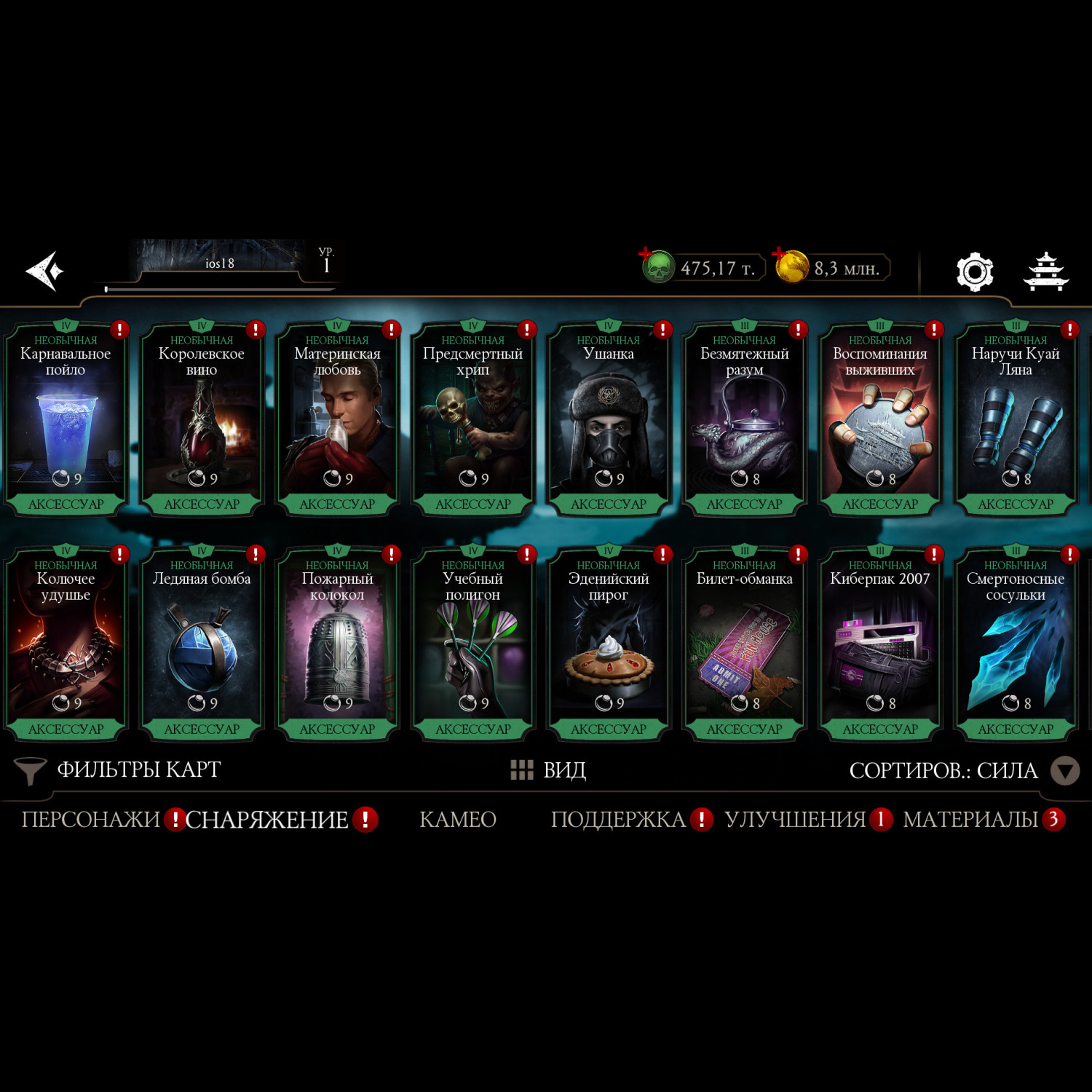
Task: Open the ПОДДЕРЖКА tab
Action: coord(618,820)
